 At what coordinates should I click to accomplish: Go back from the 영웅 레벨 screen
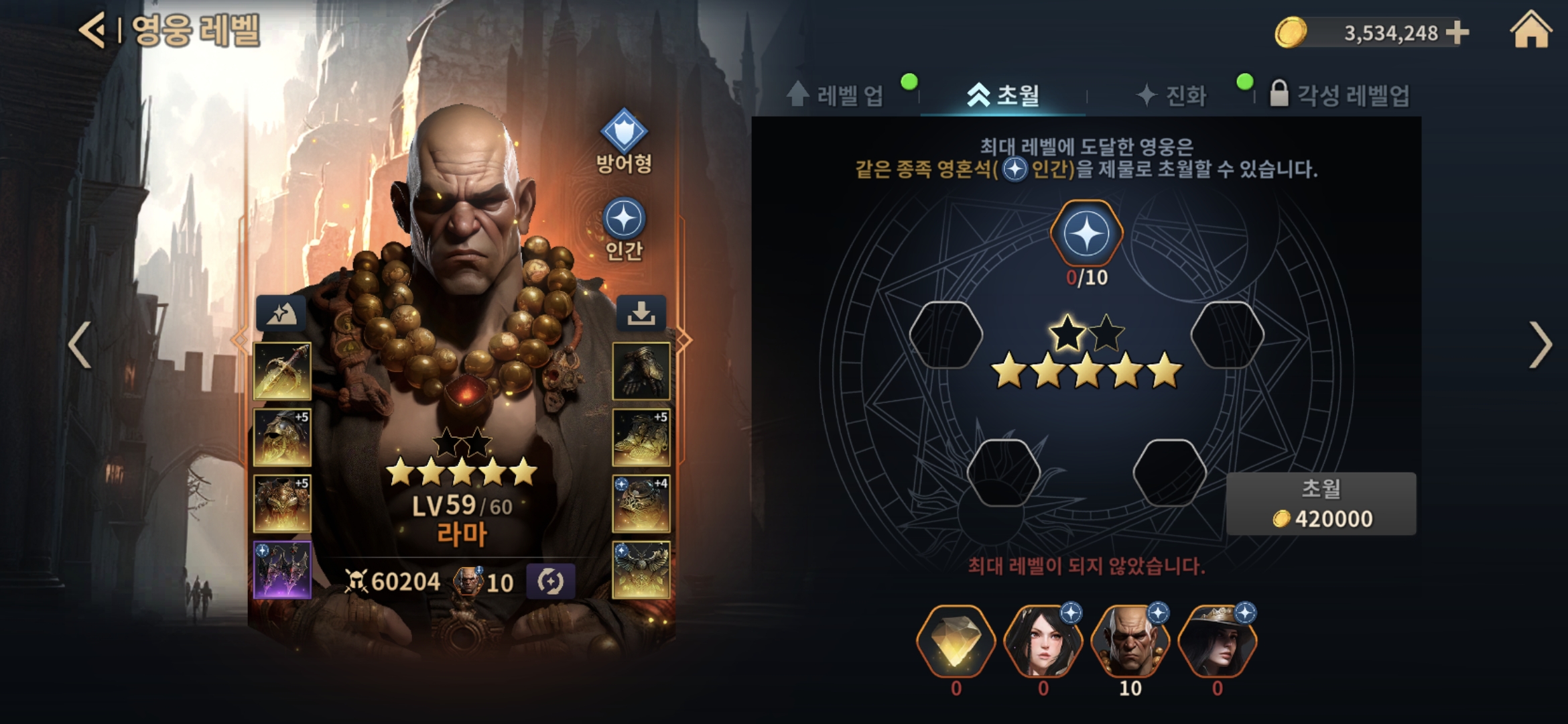click(x=92, y=30)
